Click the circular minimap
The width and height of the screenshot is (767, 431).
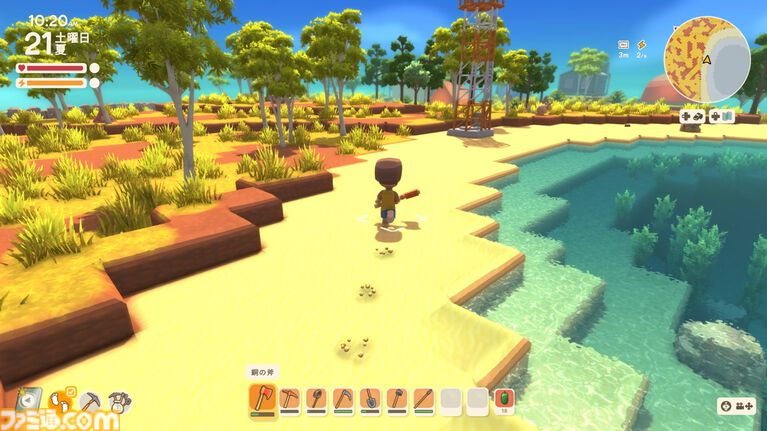click(x=707, y=59)
